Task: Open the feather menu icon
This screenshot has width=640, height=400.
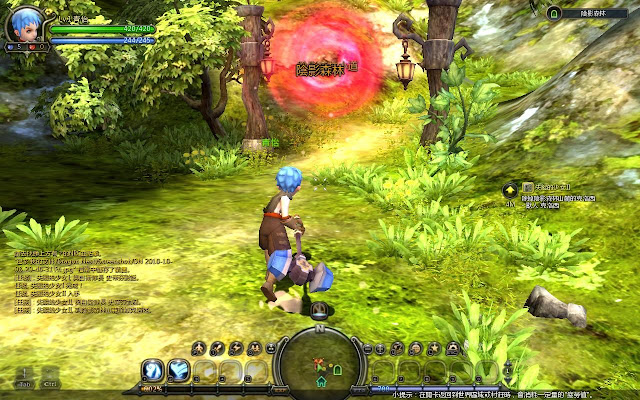Action: click(217, 348)
